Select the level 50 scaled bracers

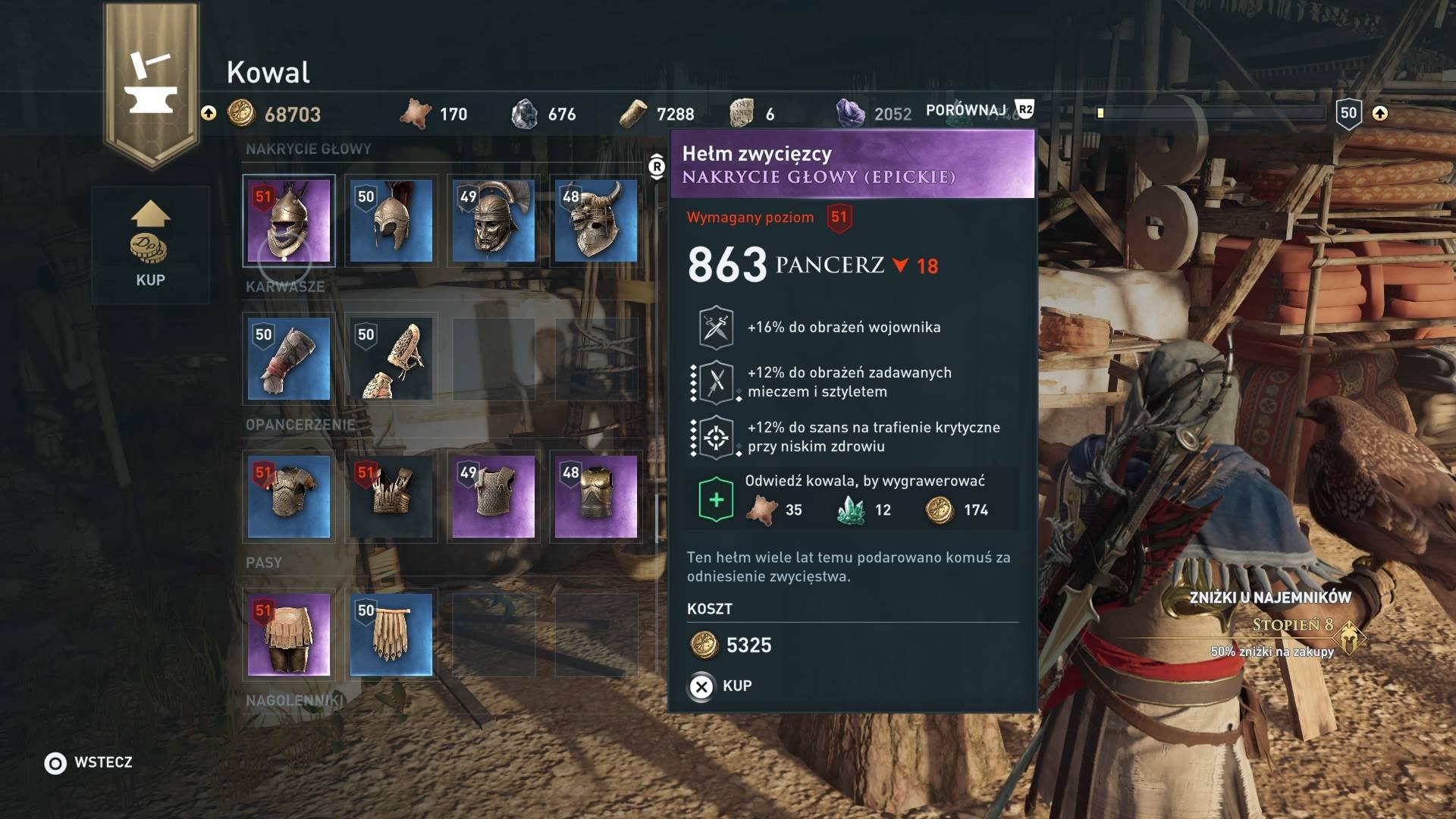pos(391,359)
